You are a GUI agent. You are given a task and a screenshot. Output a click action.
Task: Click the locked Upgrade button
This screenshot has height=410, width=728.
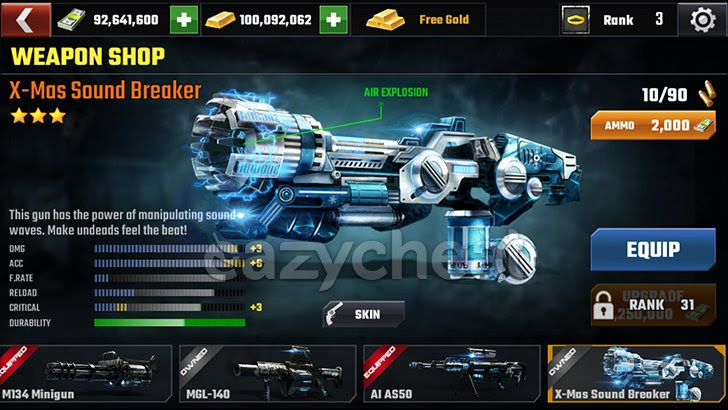[652, 306]
